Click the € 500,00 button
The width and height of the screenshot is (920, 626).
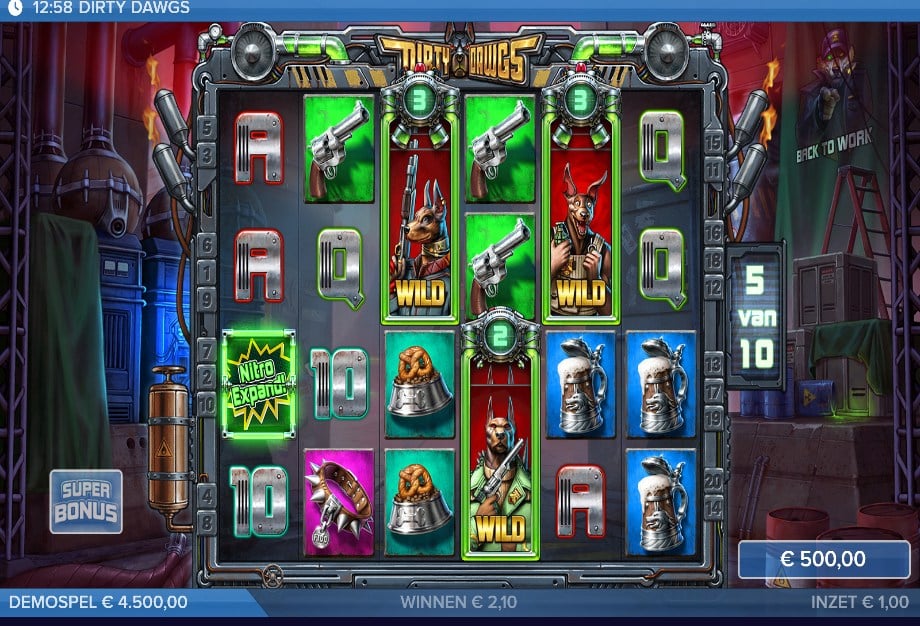click(824, 560)
